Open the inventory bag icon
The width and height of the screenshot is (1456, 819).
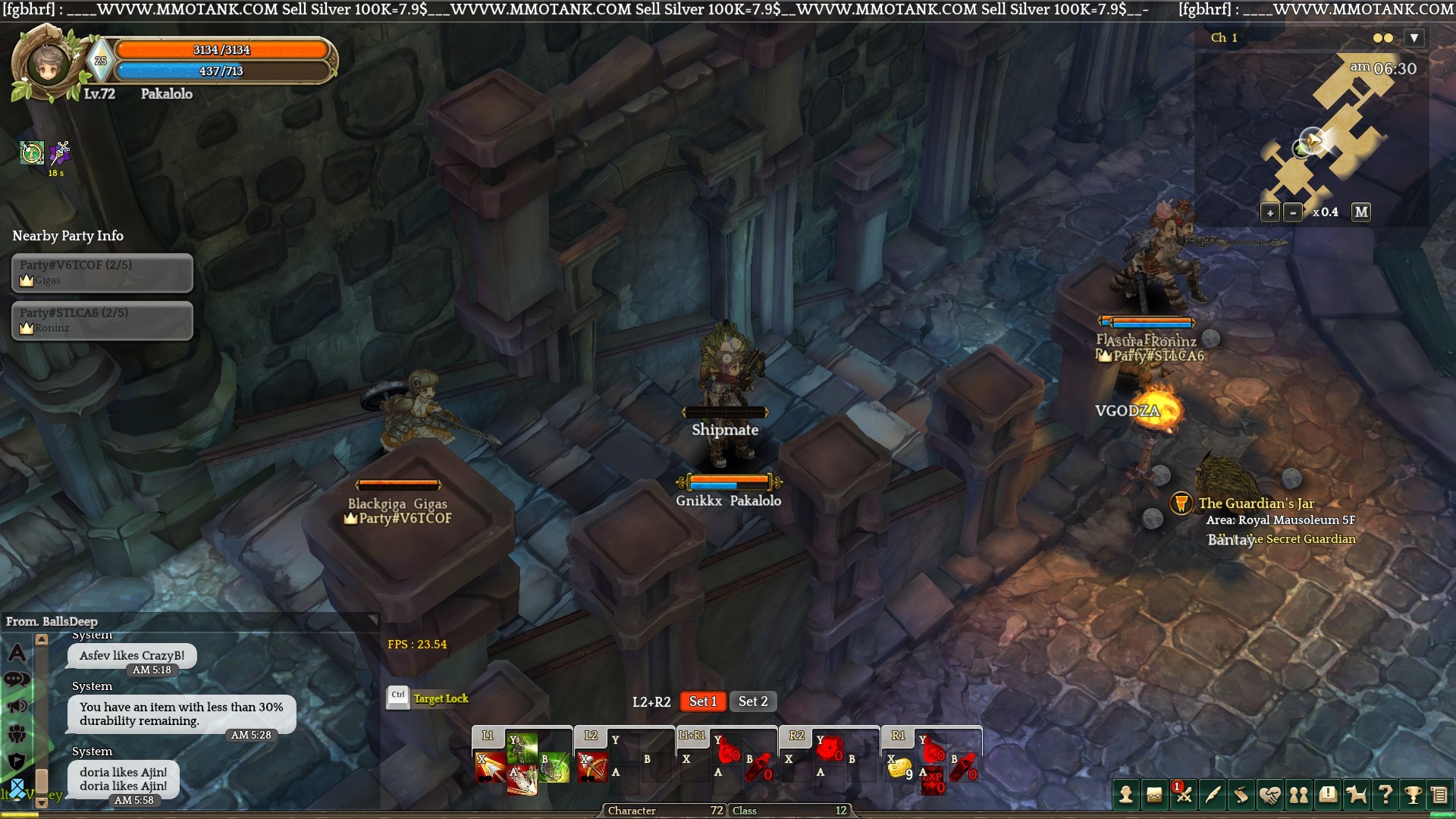tap(1154, 795)
